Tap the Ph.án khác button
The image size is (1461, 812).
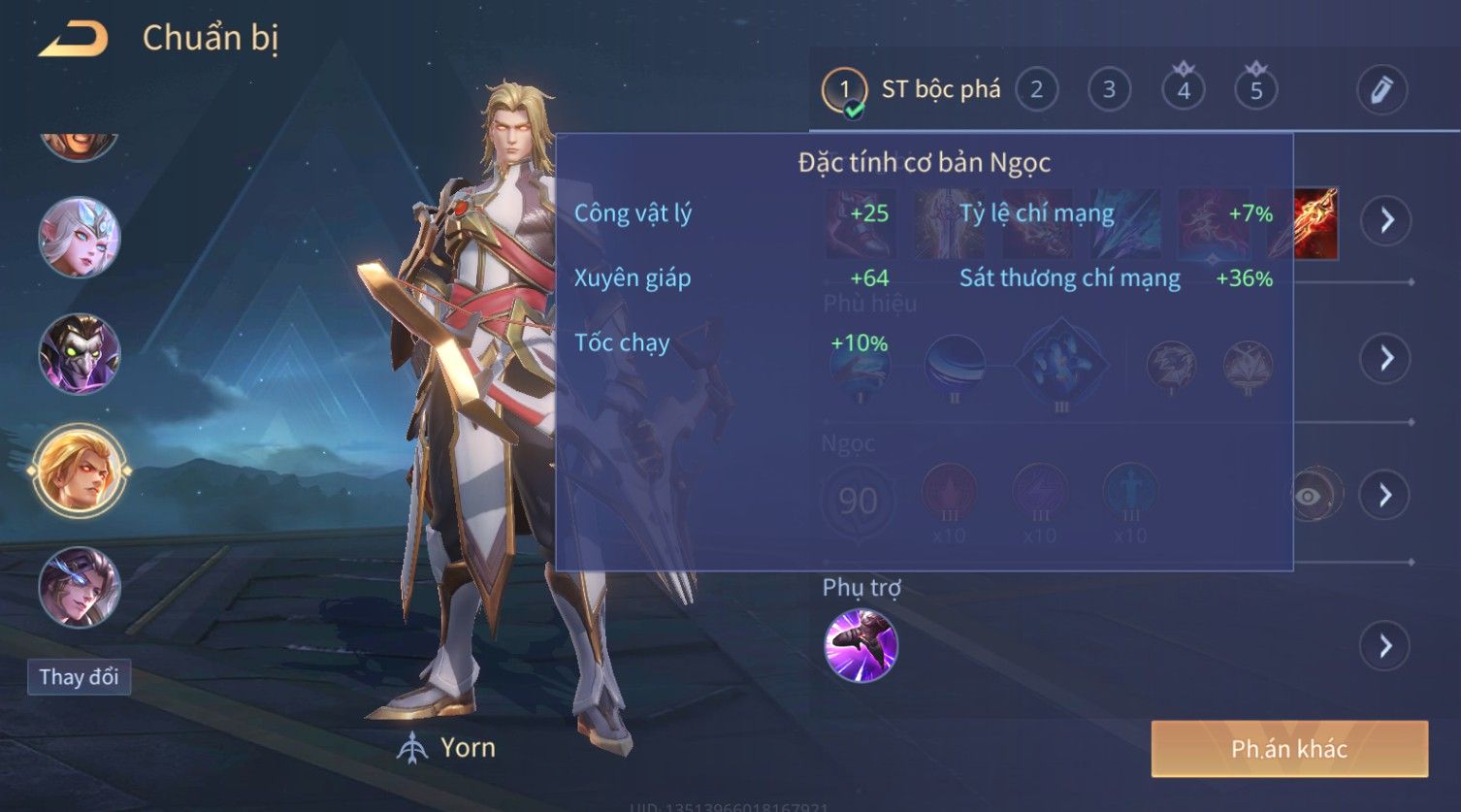point(1289,749)
